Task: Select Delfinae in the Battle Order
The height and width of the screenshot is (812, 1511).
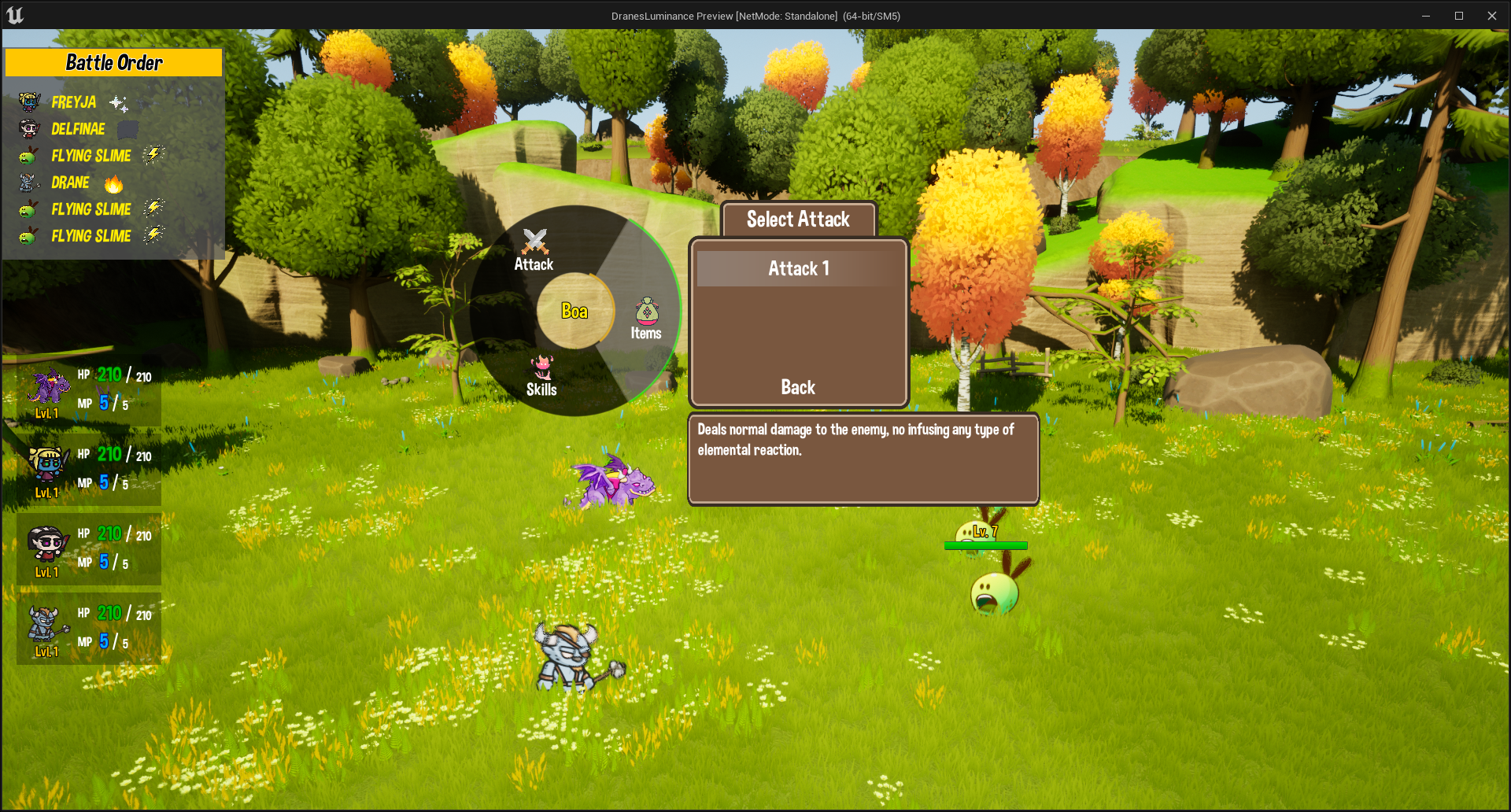Action: [x=78, y=129]
